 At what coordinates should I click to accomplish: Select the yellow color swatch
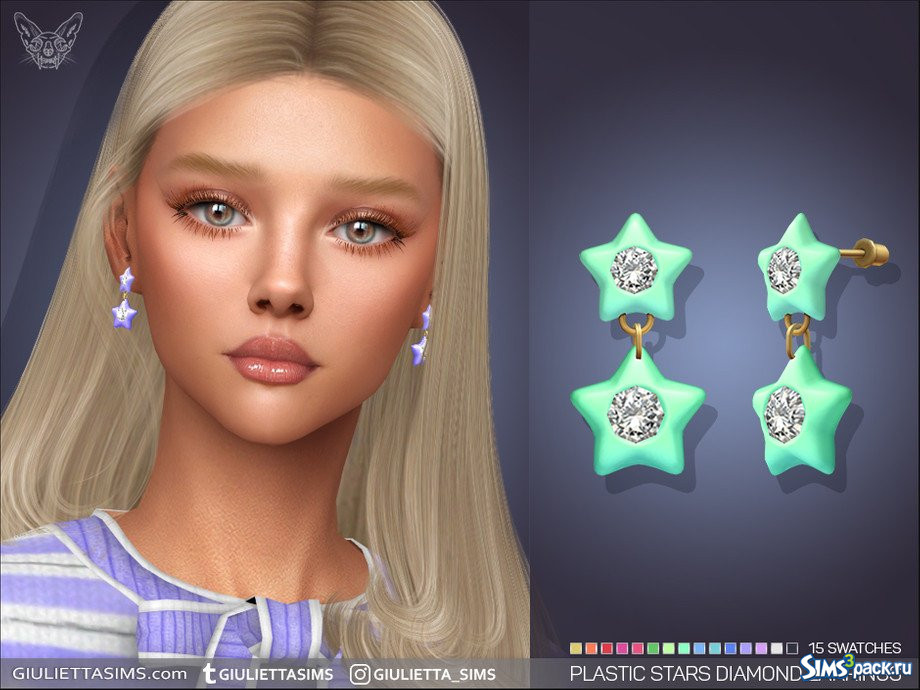tap(575, 648)
